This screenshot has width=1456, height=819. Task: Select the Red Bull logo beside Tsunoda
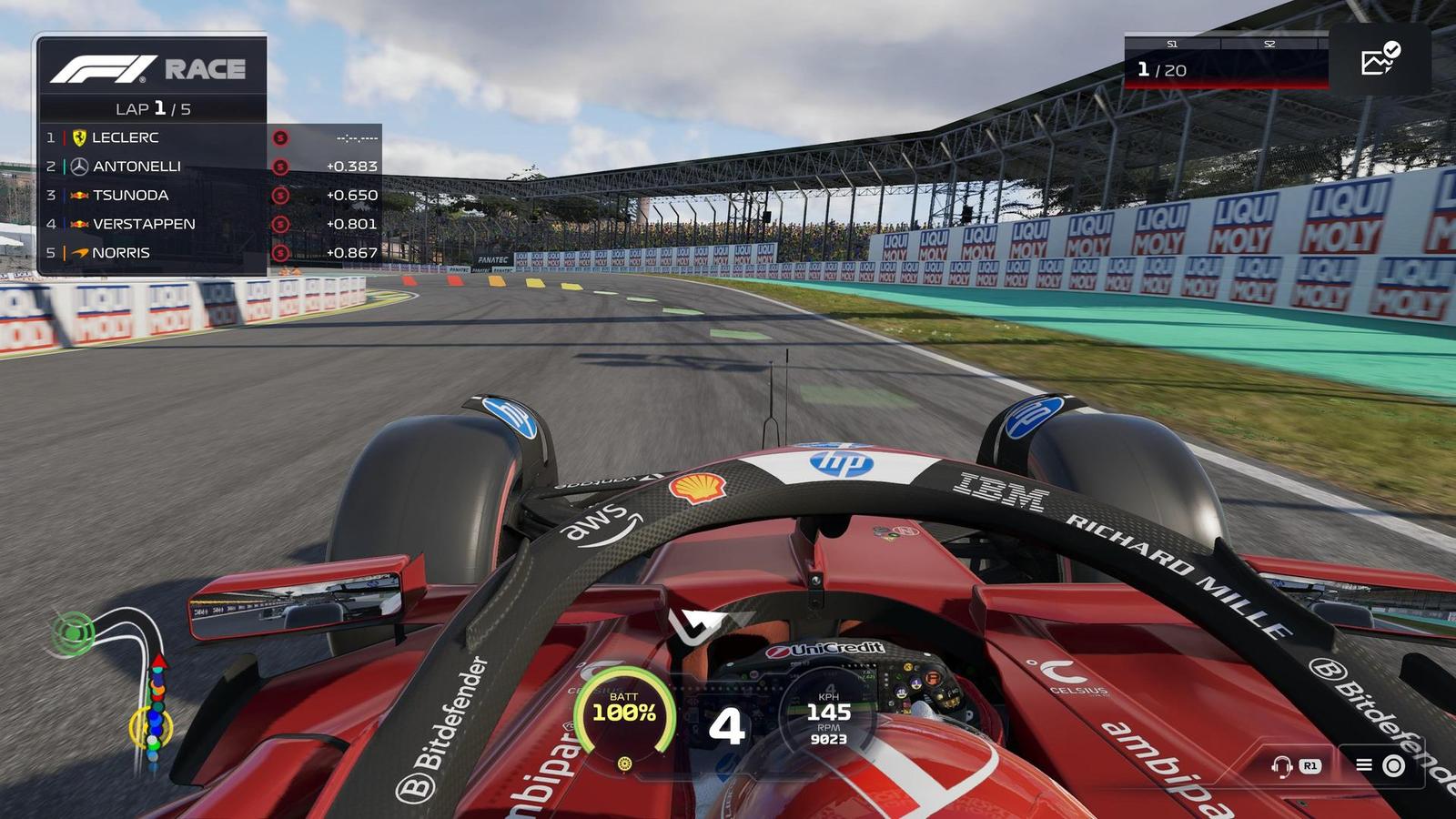coord(81,195)
